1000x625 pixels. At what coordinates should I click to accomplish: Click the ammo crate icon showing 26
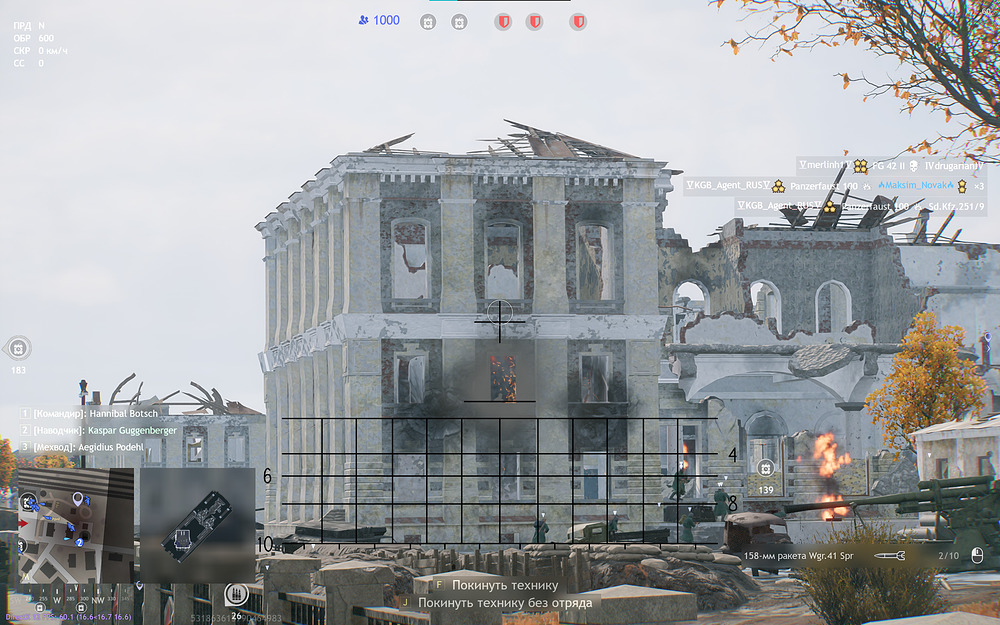pyautogui.click(x=236, y=594)
